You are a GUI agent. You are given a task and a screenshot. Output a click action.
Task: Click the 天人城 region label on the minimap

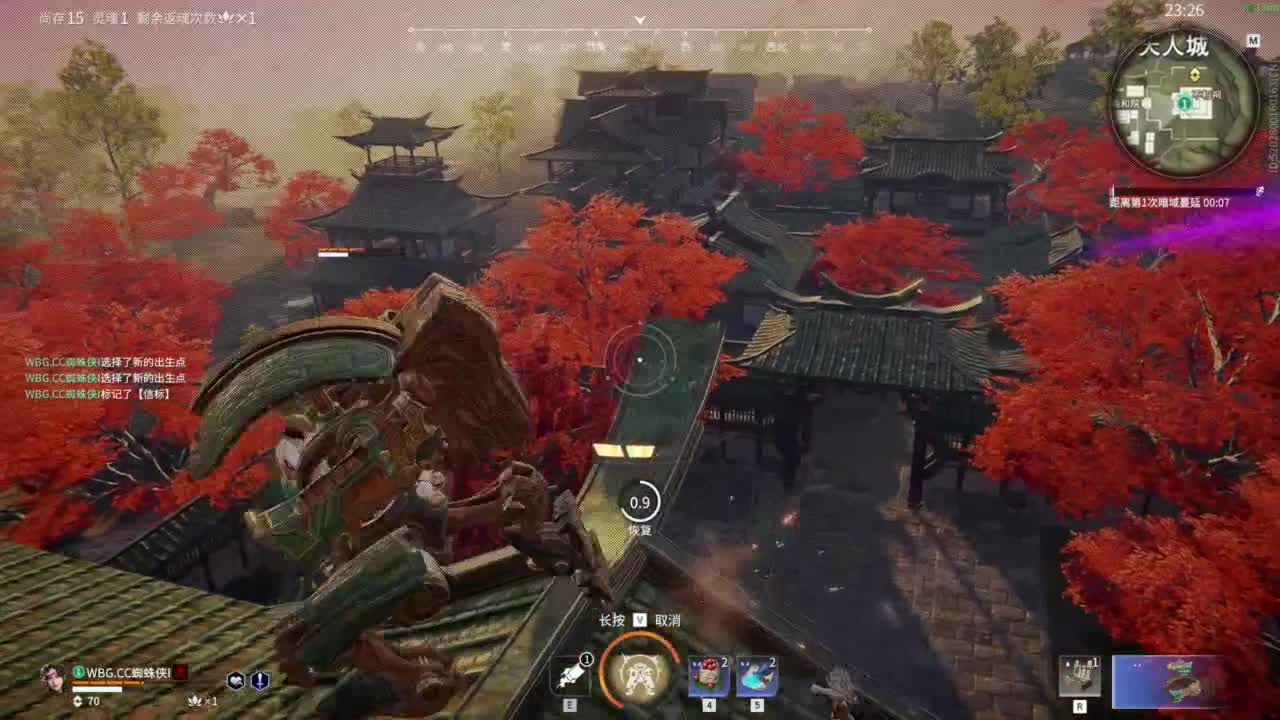point(1176,47)
